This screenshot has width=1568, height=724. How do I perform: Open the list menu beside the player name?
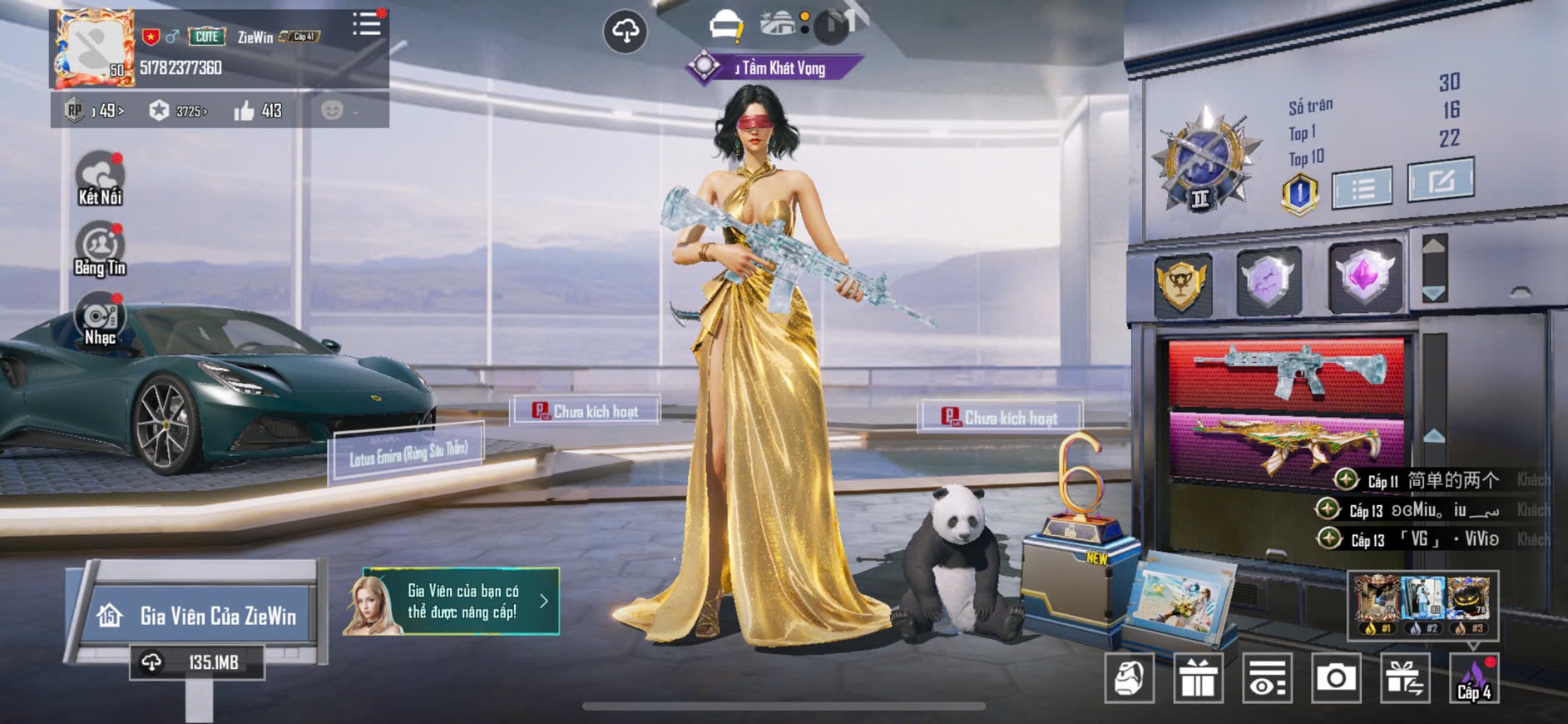(x=366, y=24)
